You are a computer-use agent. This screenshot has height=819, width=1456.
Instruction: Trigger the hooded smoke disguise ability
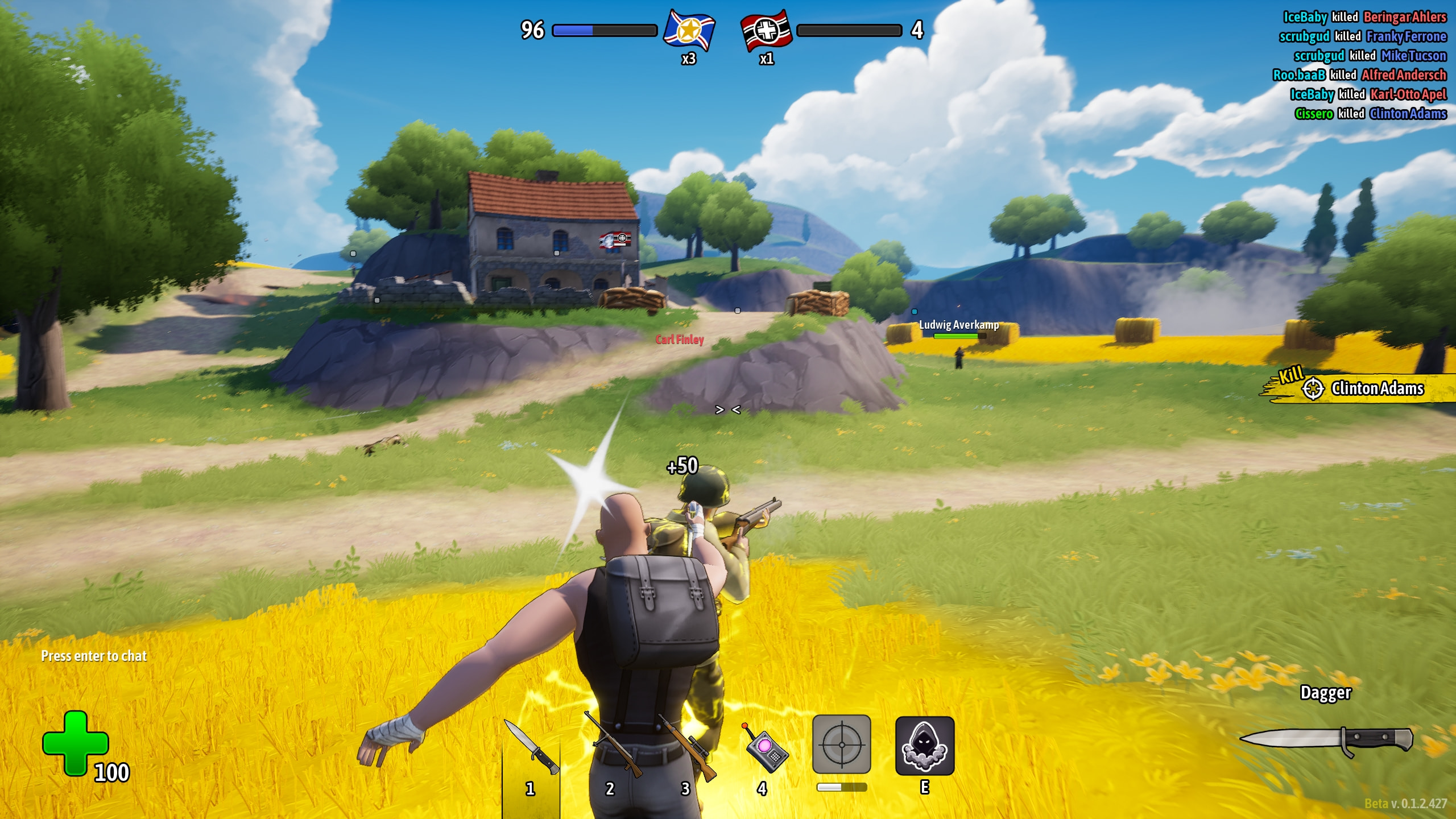click(x=924, y=746)
